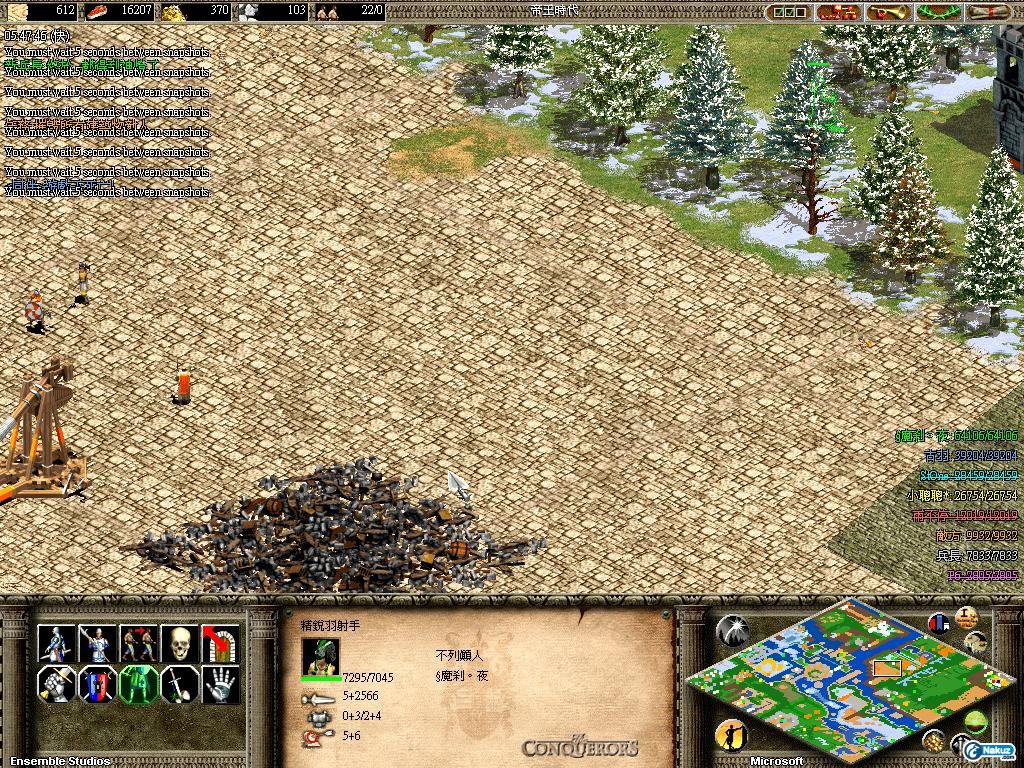Image resolution: width=1024 pixels, height=768 pixels.
Task: Set aggressive stance with swordsman icon
Action: coord(57,643)
